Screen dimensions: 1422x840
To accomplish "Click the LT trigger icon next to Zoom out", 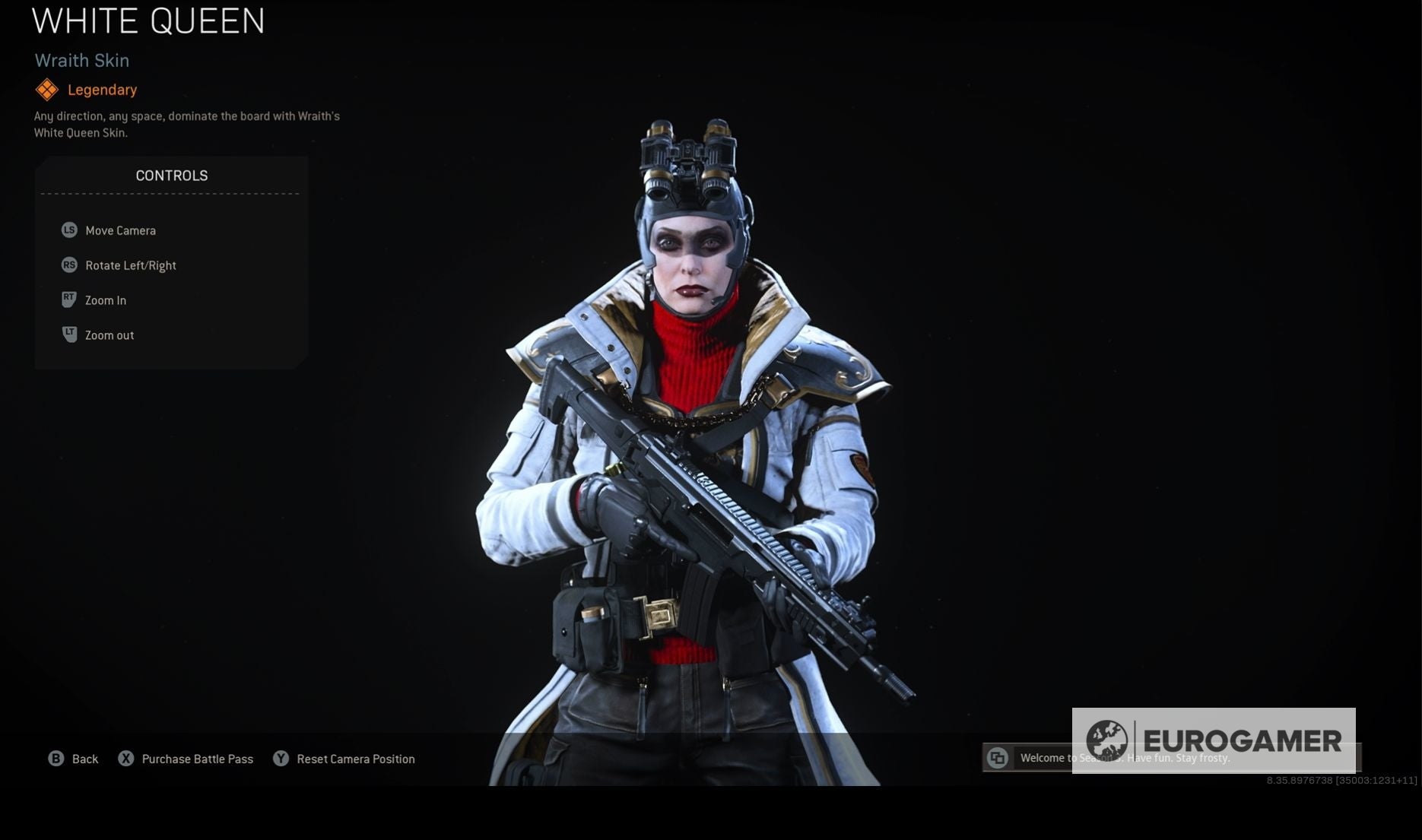I will pos(68,334).
